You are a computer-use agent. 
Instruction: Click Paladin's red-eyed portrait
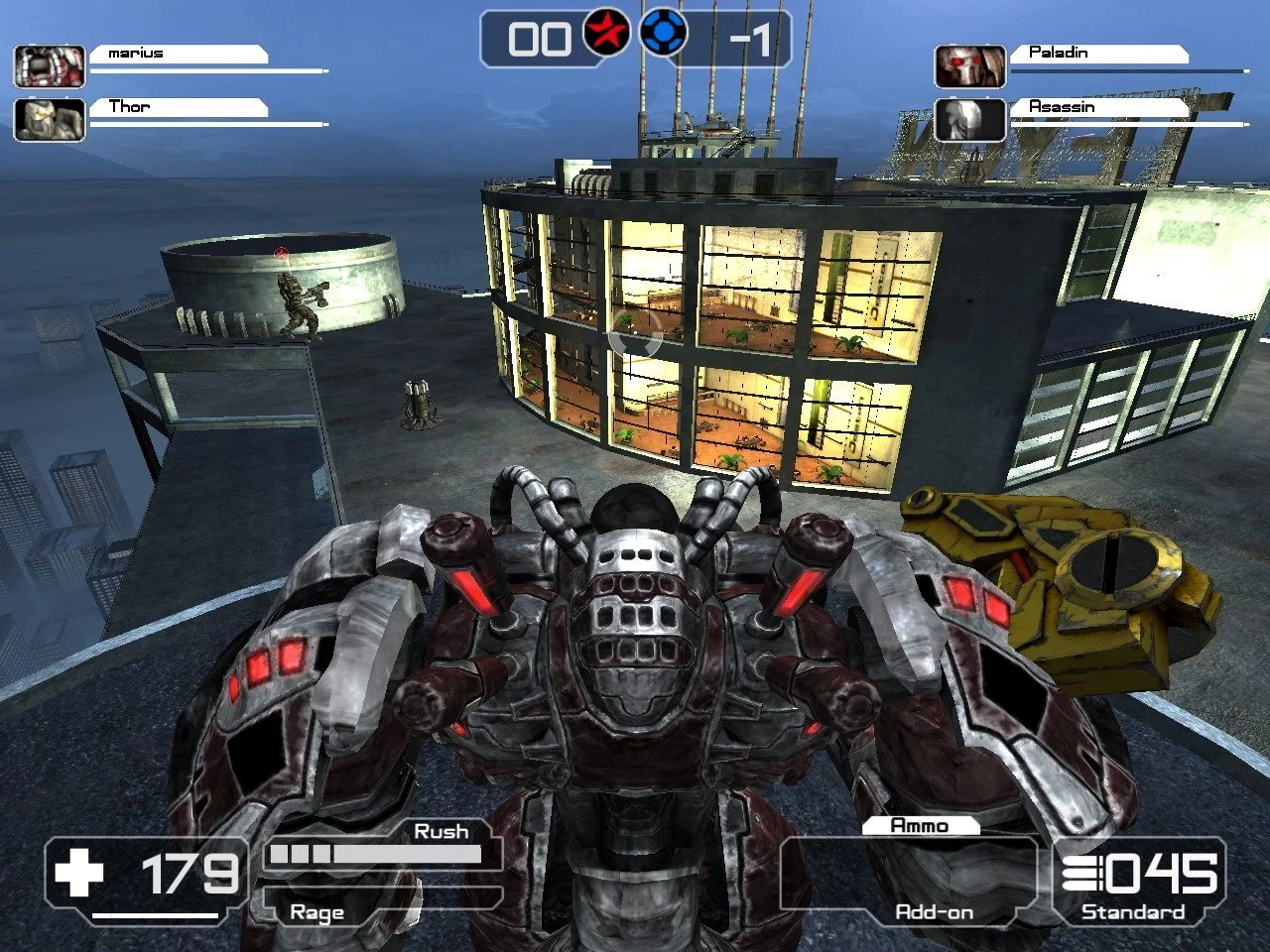969,65
